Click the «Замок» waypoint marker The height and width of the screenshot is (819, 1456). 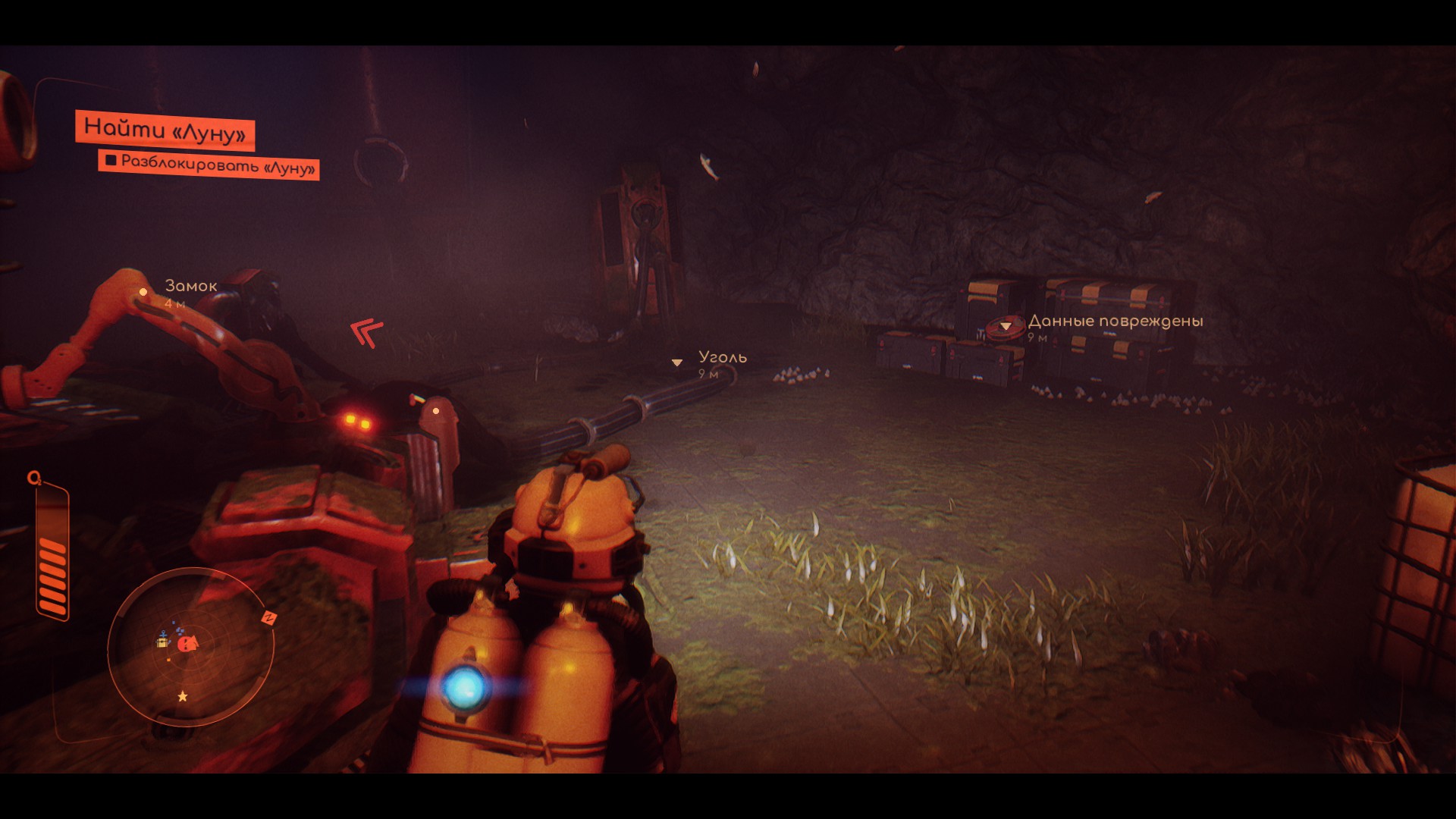pos(143,292)
